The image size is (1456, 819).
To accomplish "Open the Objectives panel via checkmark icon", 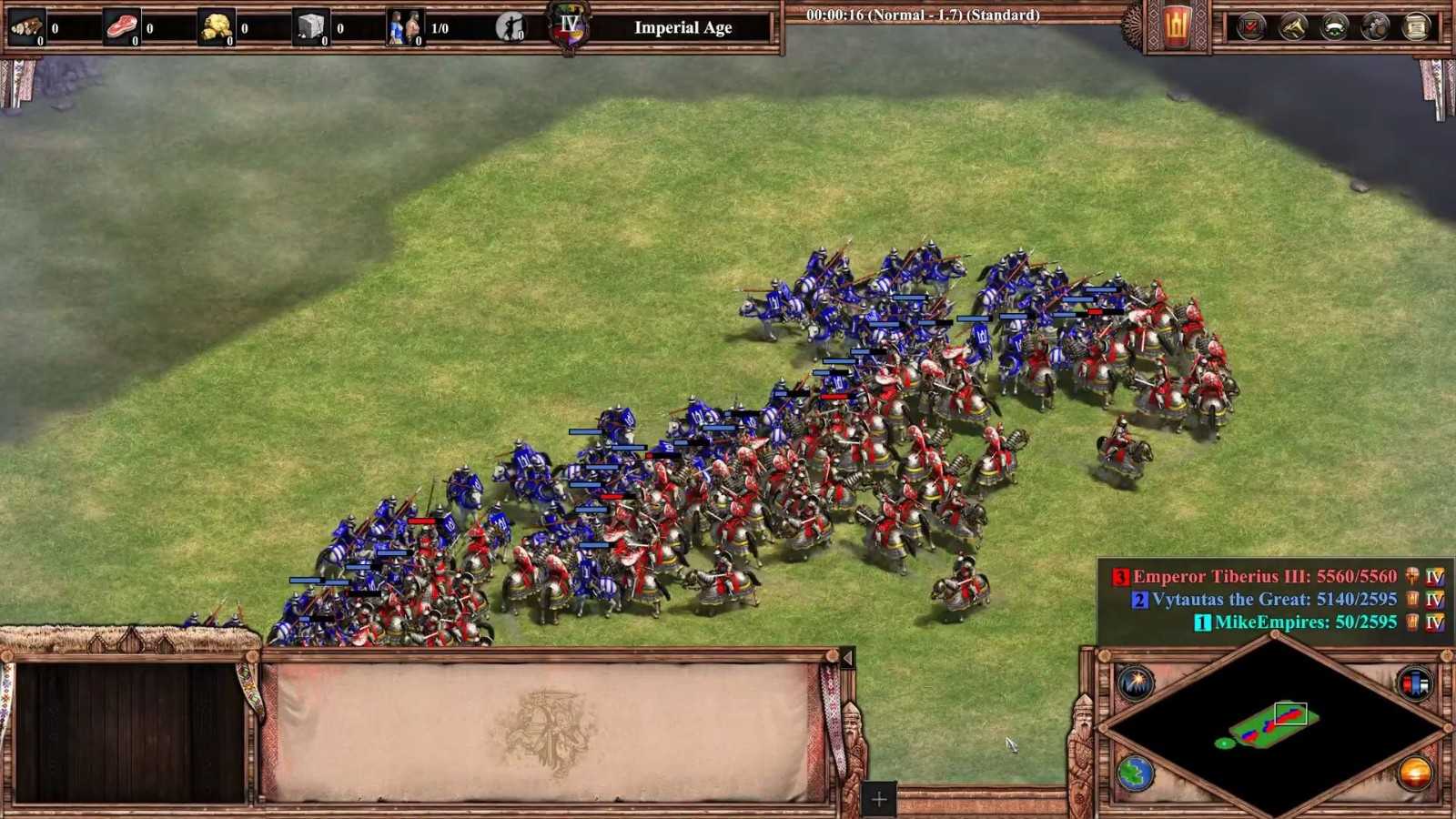I will click(1250, 27).
